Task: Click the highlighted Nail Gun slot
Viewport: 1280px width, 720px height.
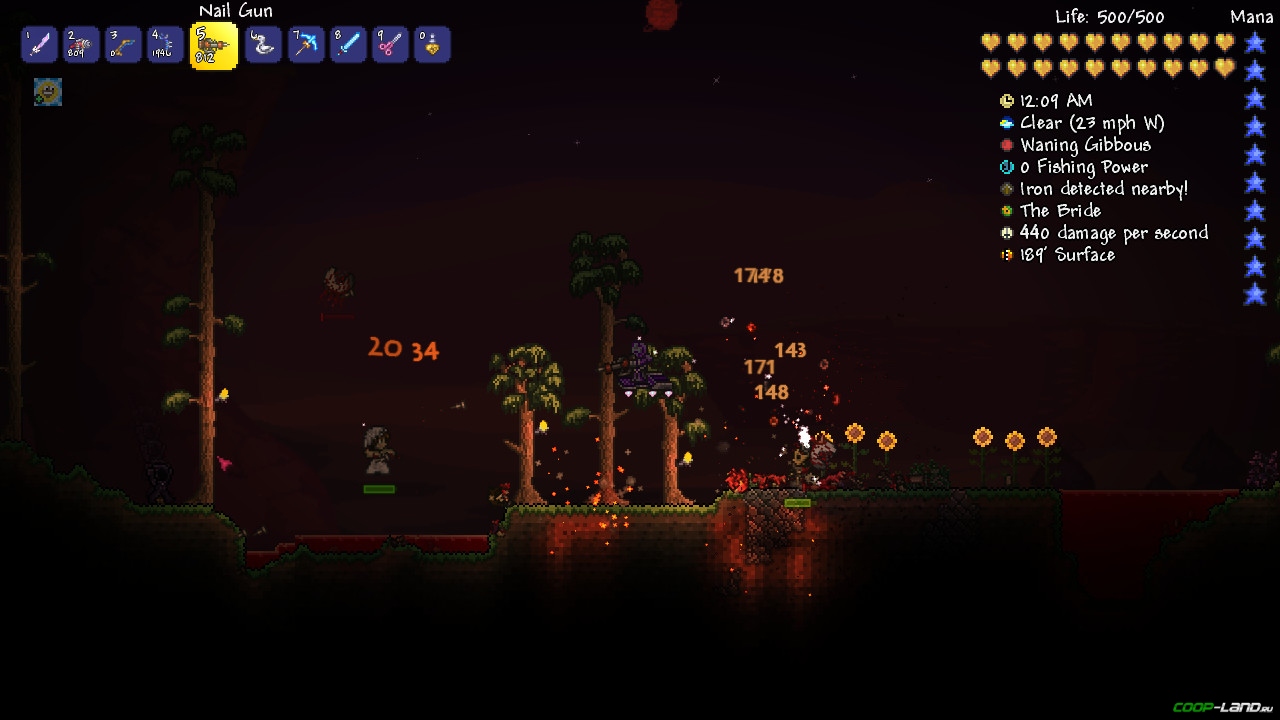Action: [x=213, y=46]
